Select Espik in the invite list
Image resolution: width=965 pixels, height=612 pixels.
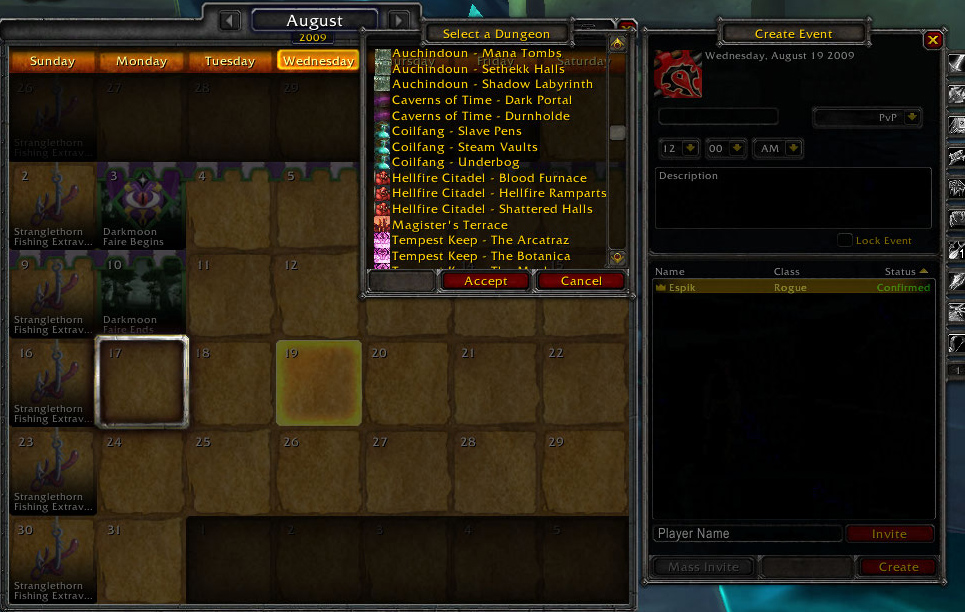pyautogui.click(x=792, y=288)
